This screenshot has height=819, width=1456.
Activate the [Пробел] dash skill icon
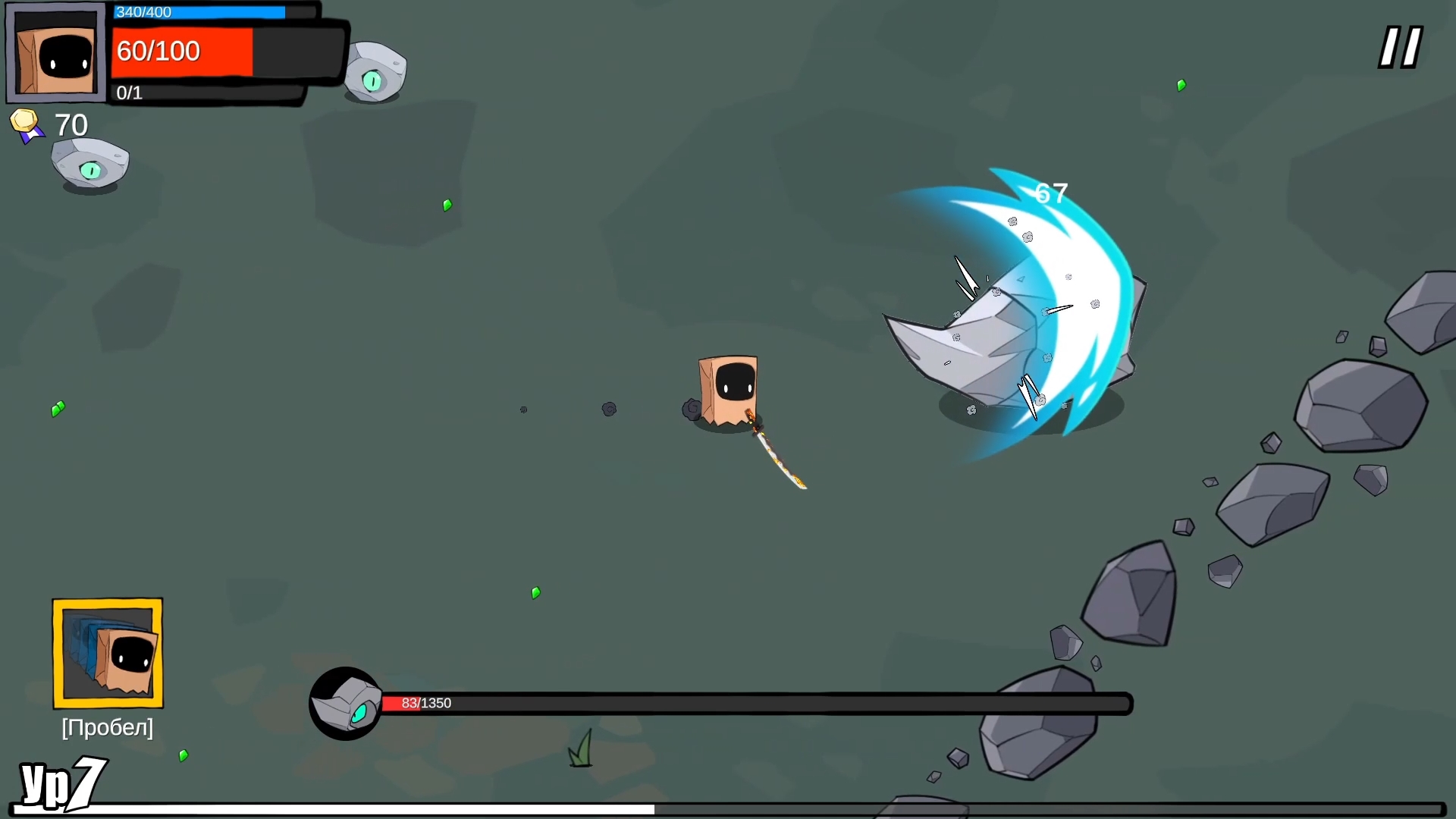click(x=106, y=654)
